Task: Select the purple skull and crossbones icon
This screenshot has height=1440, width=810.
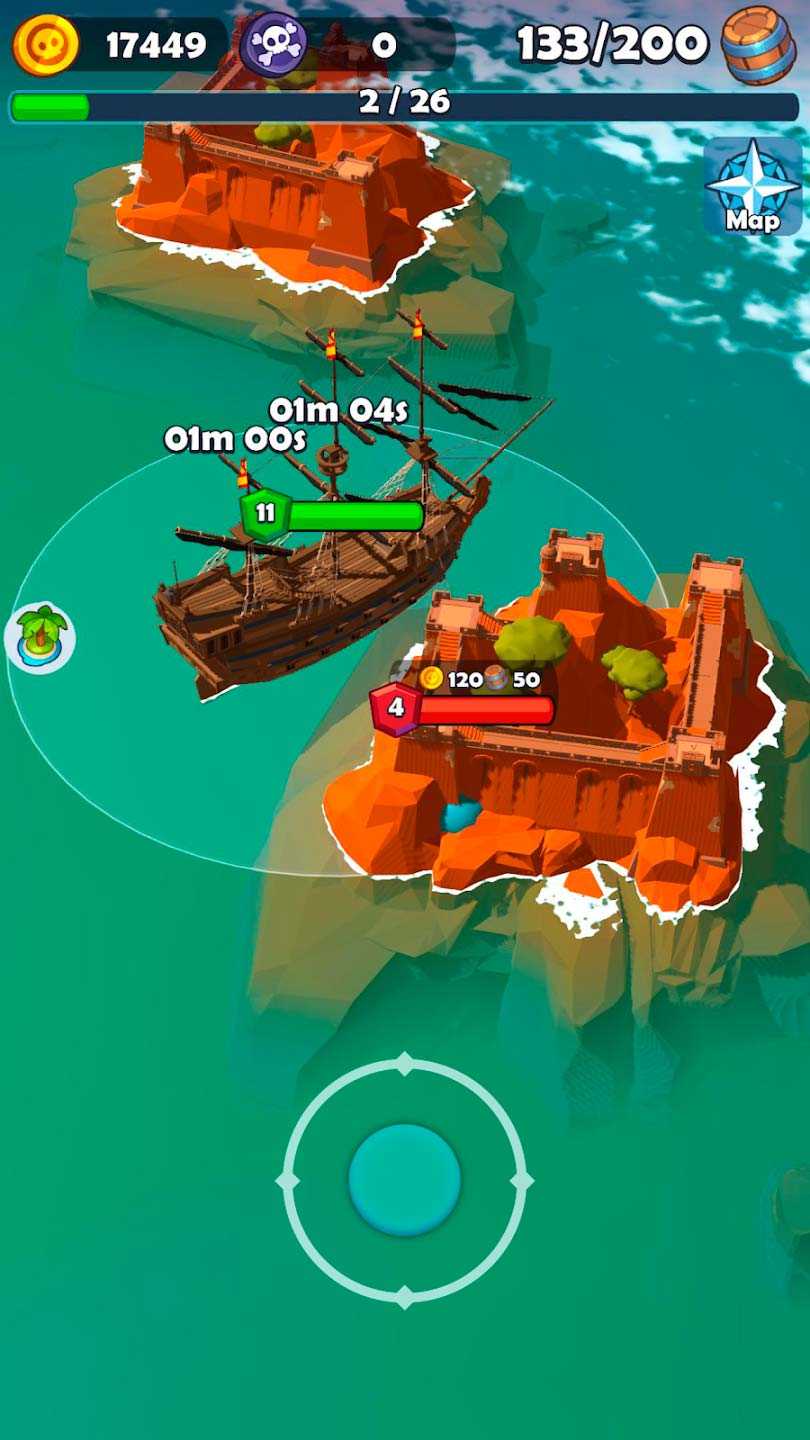Action: pyautogui.click(x=273, y=44)
